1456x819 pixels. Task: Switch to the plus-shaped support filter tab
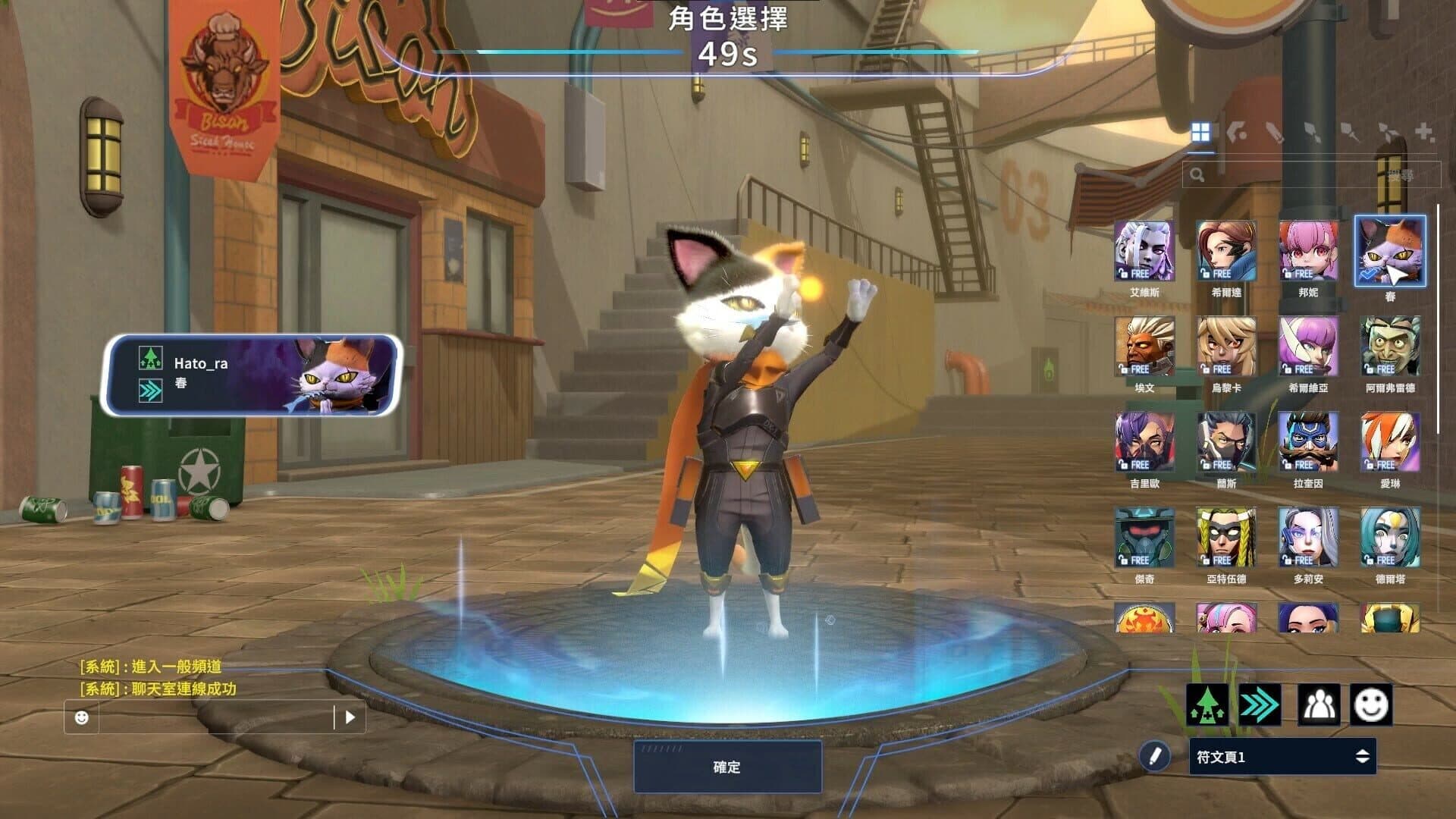point(1424,133)
